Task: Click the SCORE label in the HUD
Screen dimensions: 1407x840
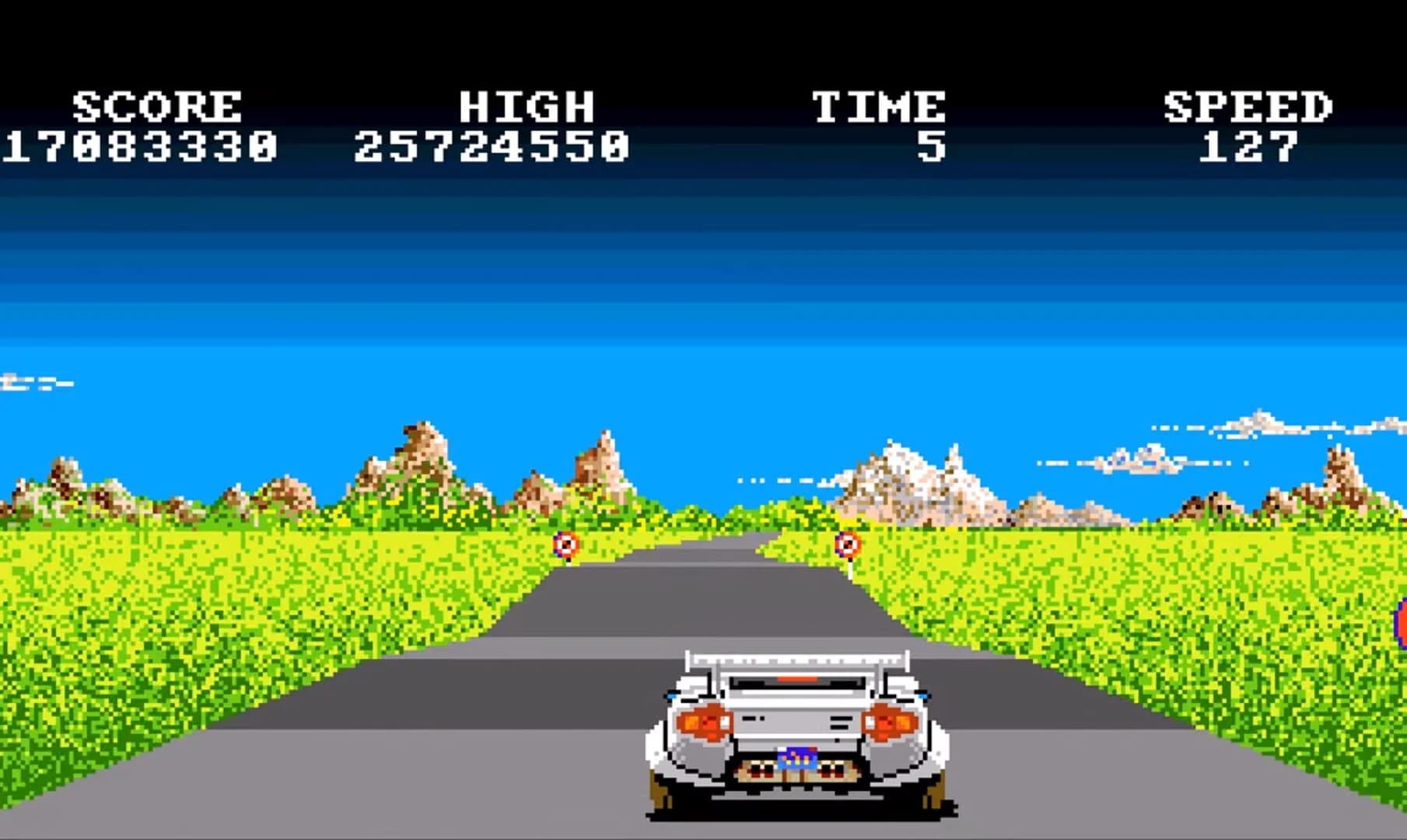Action: pos(154,104)
